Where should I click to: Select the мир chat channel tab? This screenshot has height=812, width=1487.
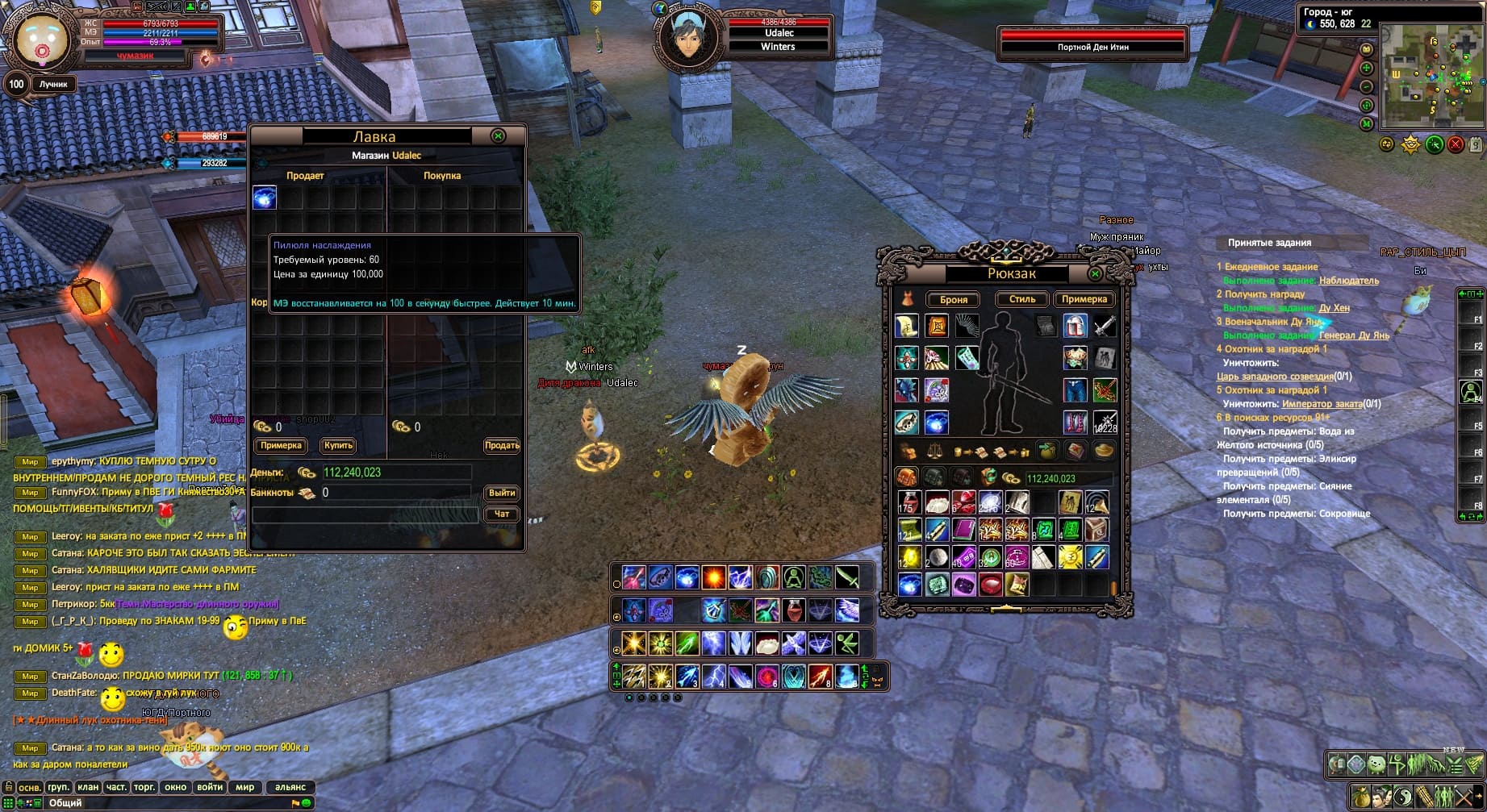pos(245,787)
